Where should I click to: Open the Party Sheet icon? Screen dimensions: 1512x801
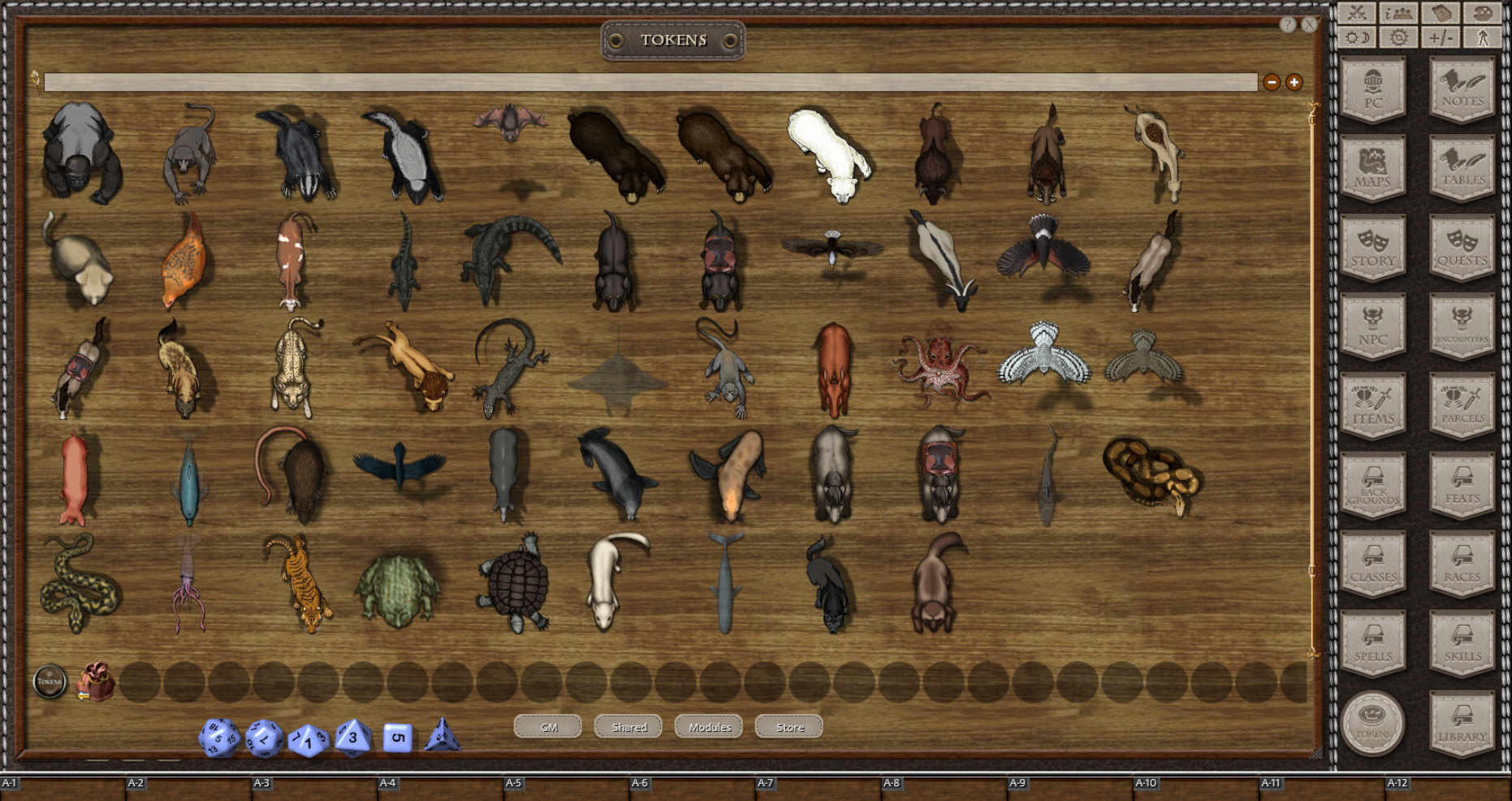1398,13
